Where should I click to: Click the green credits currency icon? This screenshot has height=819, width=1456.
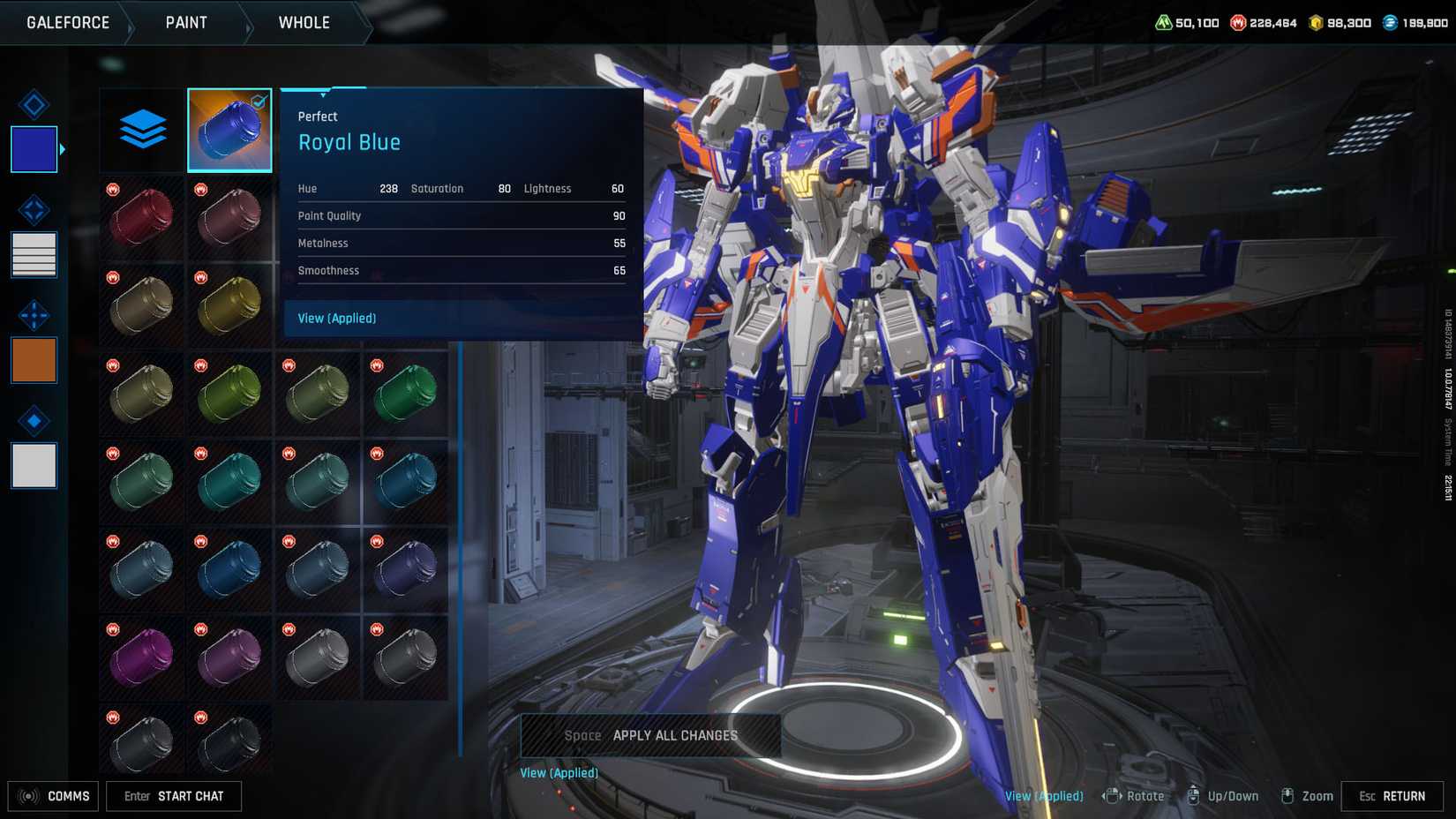[1165, 22]
